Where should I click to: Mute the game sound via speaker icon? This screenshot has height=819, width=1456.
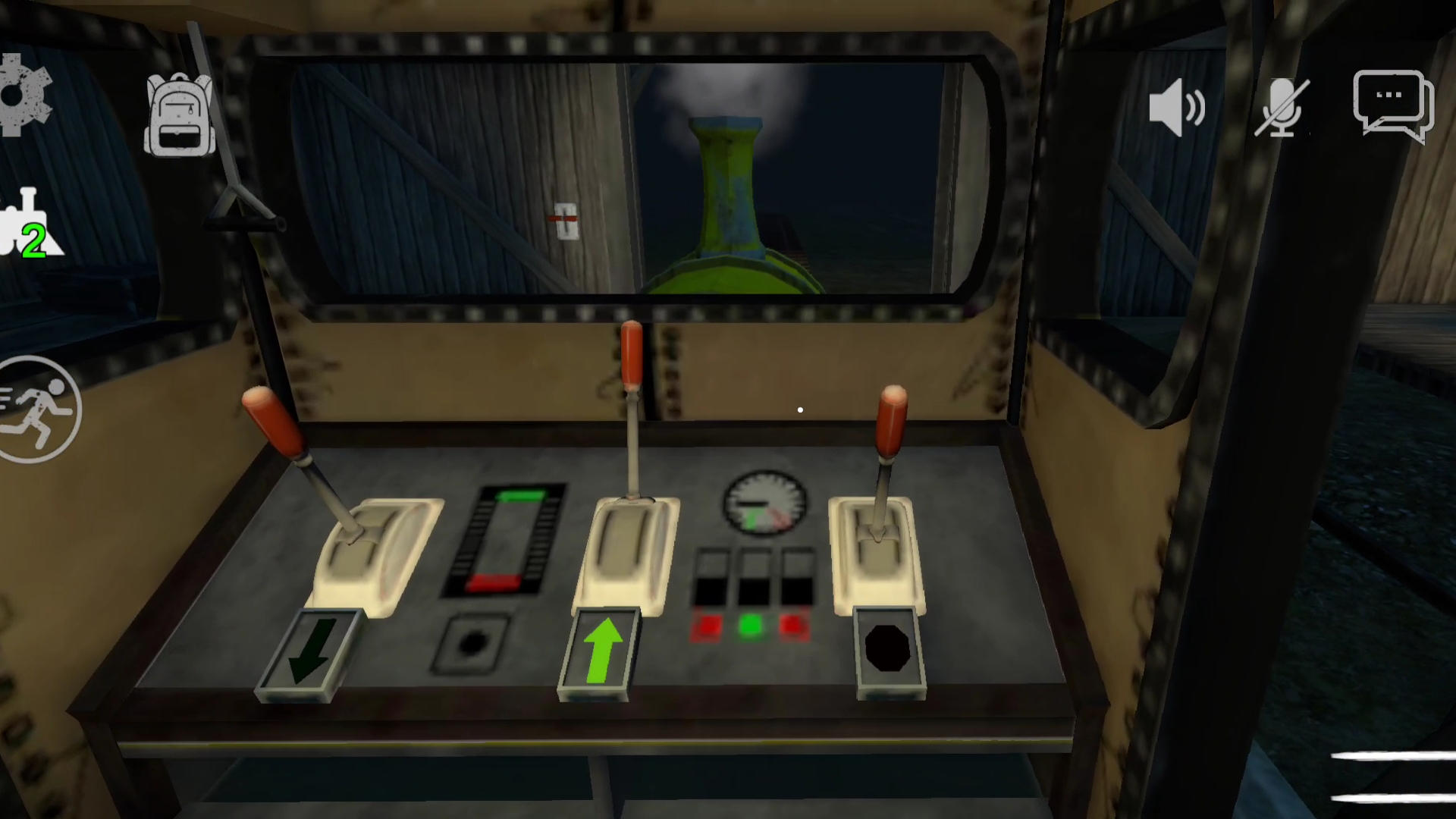1178,106
